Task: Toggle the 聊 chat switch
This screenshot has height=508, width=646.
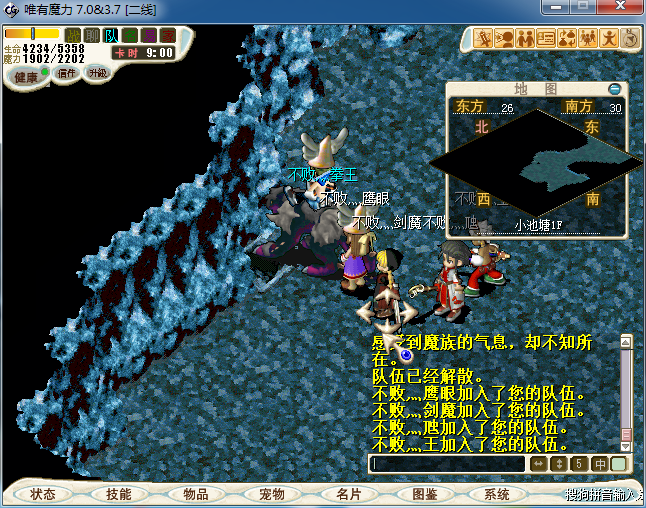Action: pyautogui.click(x=92, y=36)
